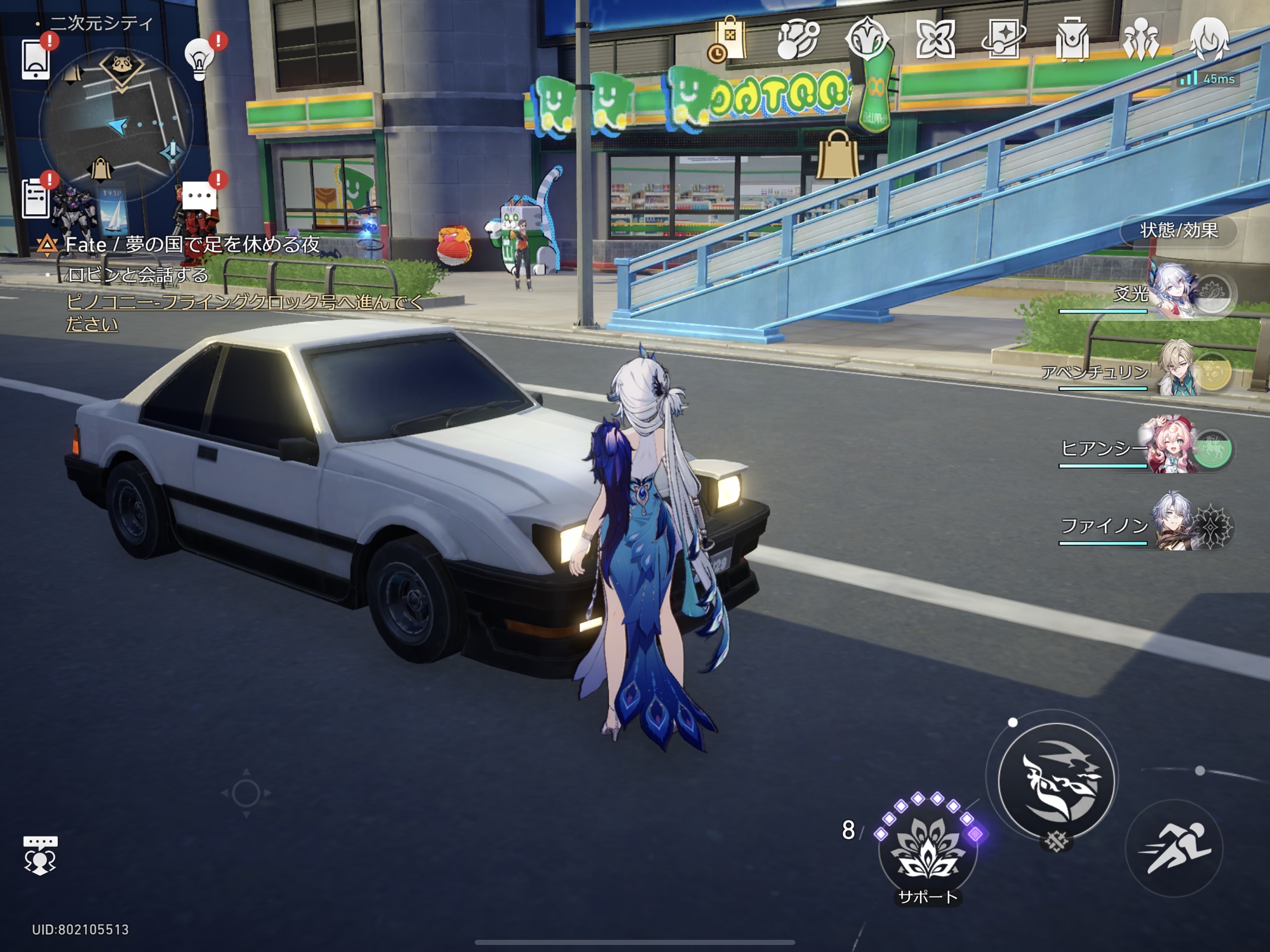Viewport: 1270px width, 952px height.
Task: Open the three-figure team icon
Action: [1140, 40]
